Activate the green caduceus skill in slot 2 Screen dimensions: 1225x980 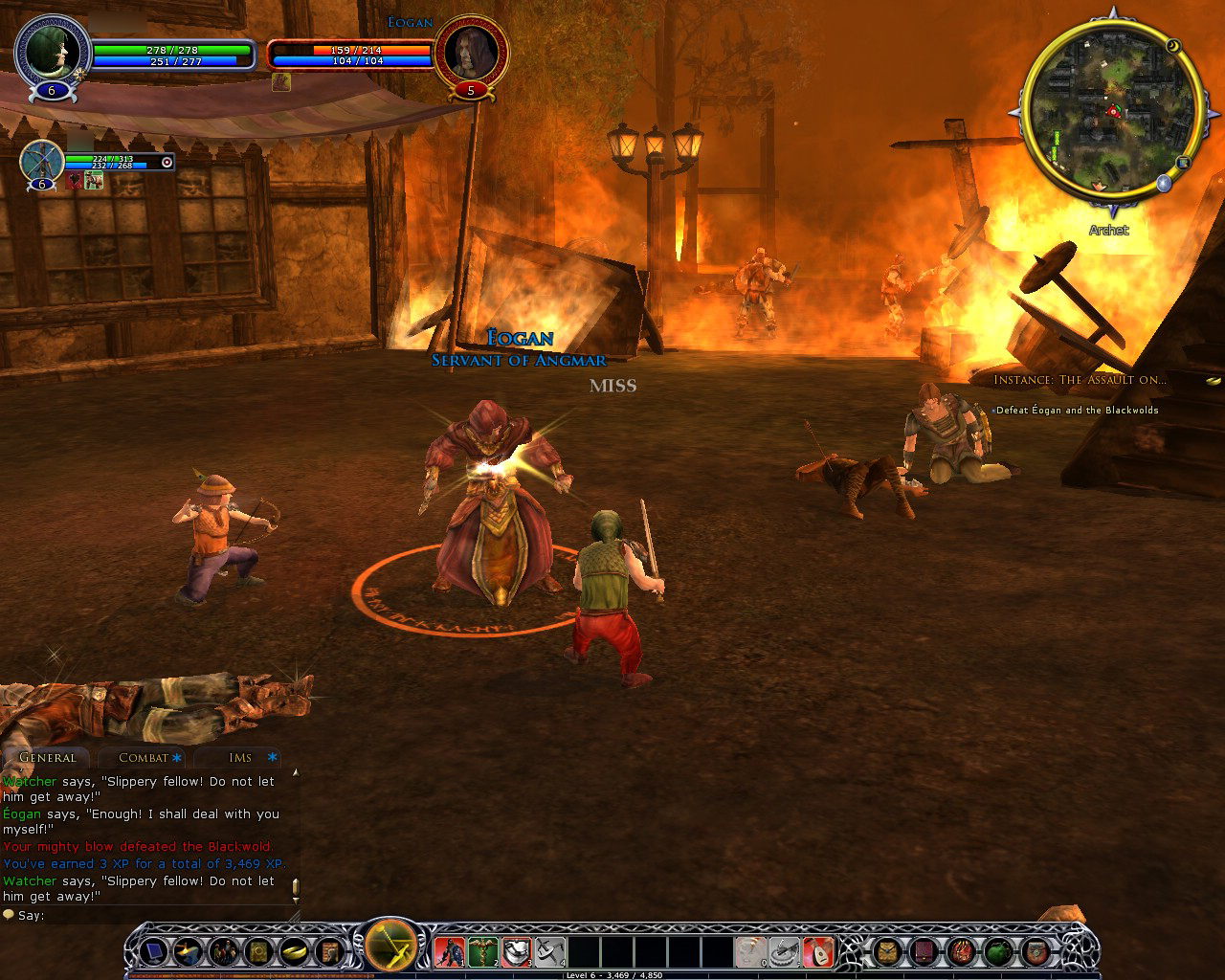(483, 951)
